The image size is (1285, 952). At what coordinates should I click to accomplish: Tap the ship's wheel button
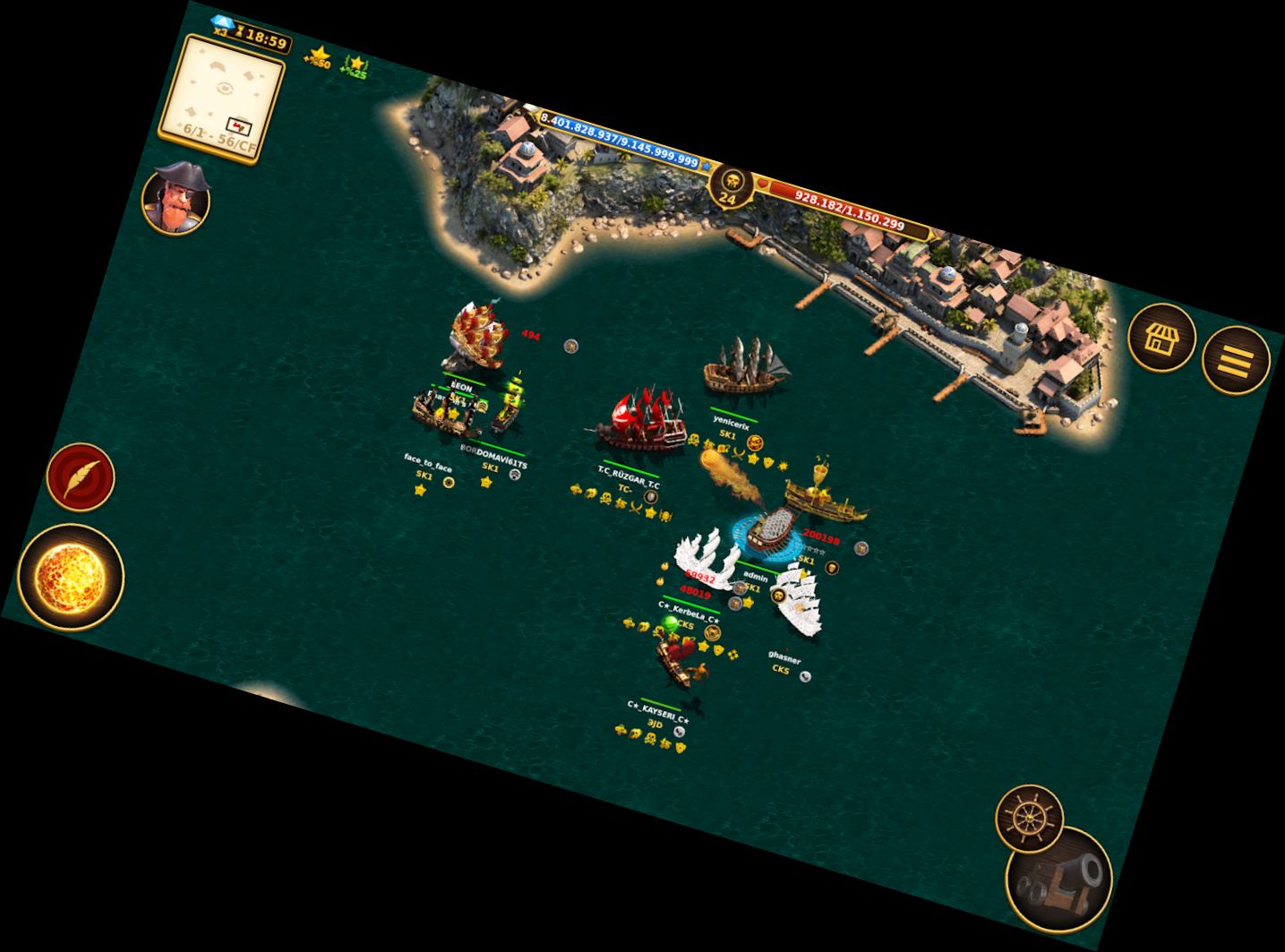pyautogui.click(x=1029, y=818)
